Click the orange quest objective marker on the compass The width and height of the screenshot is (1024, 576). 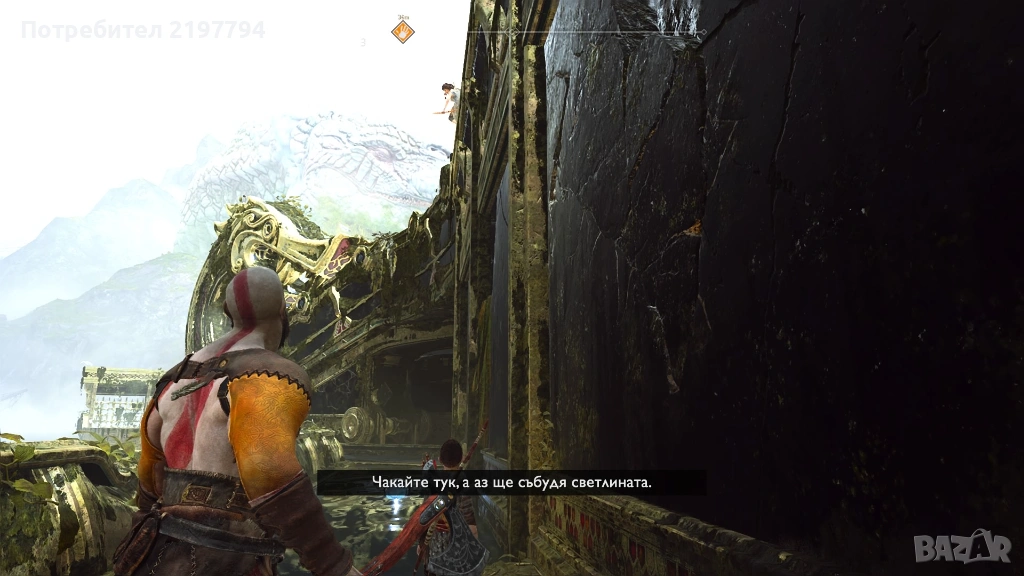(402, 32)
